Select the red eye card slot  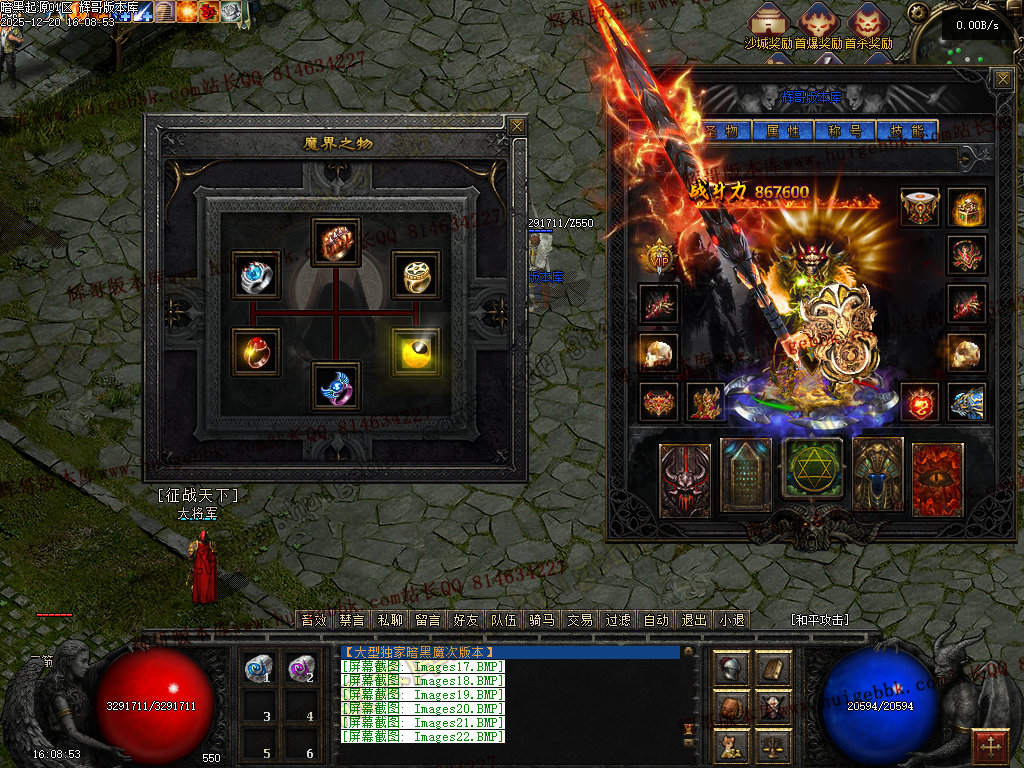[x=937, y=479]
